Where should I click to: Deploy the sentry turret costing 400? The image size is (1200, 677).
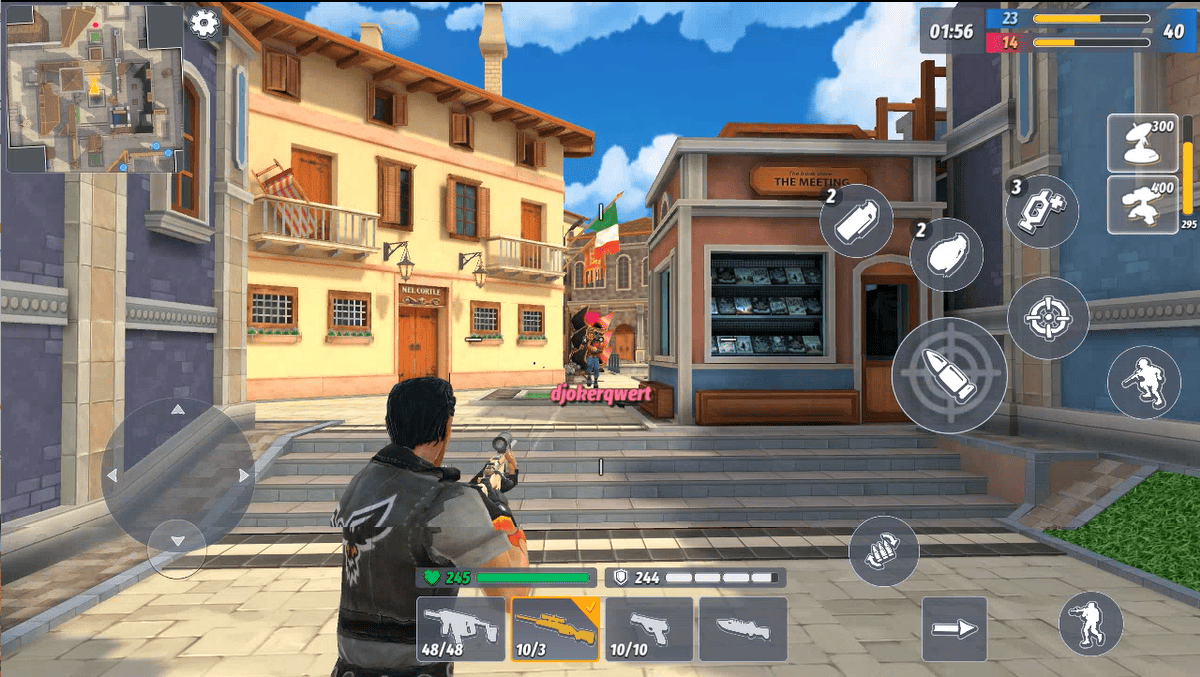coord(1143,204)
